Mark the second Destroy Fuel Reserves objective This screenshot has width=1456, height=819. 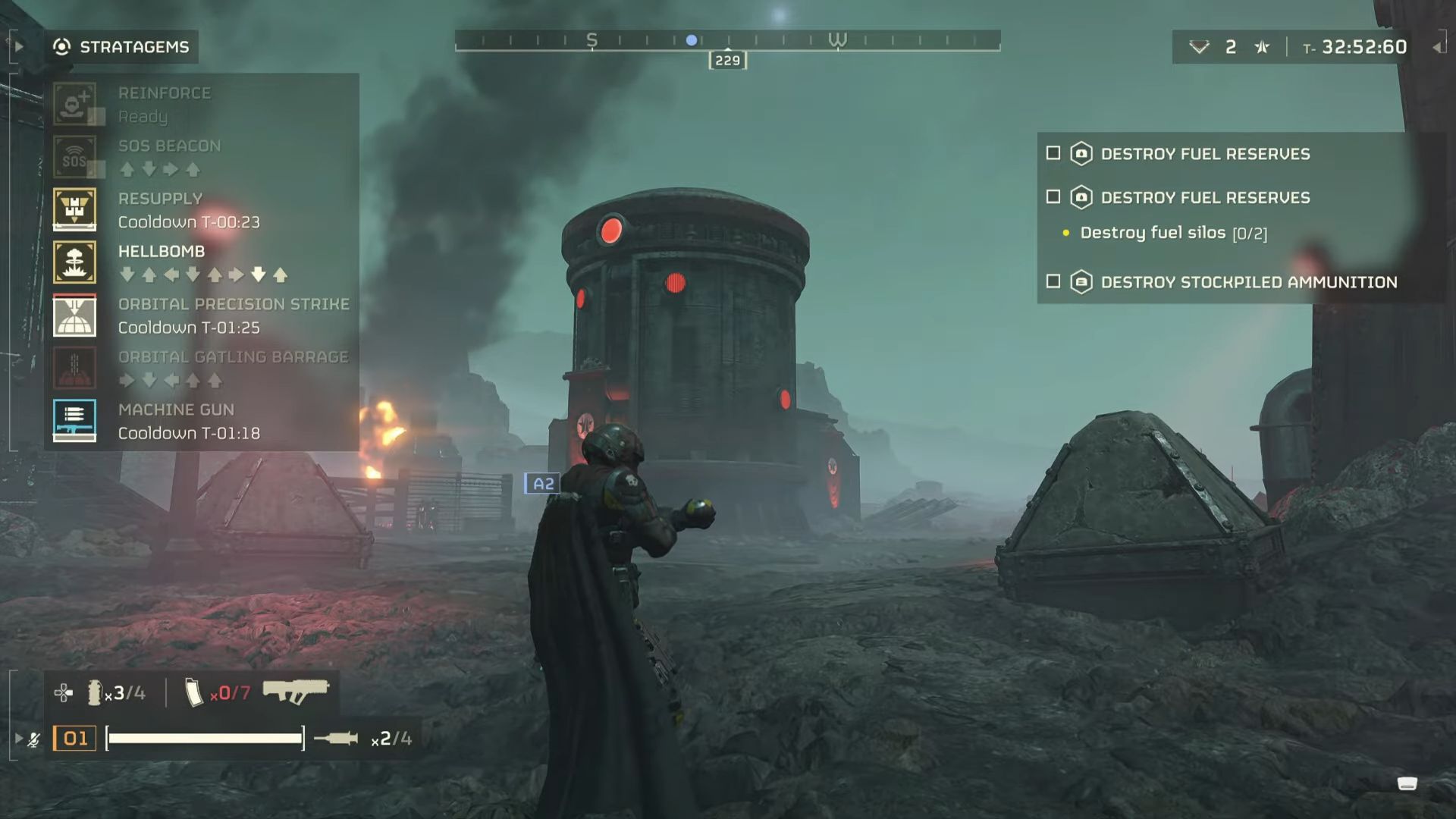point(1053,196)
